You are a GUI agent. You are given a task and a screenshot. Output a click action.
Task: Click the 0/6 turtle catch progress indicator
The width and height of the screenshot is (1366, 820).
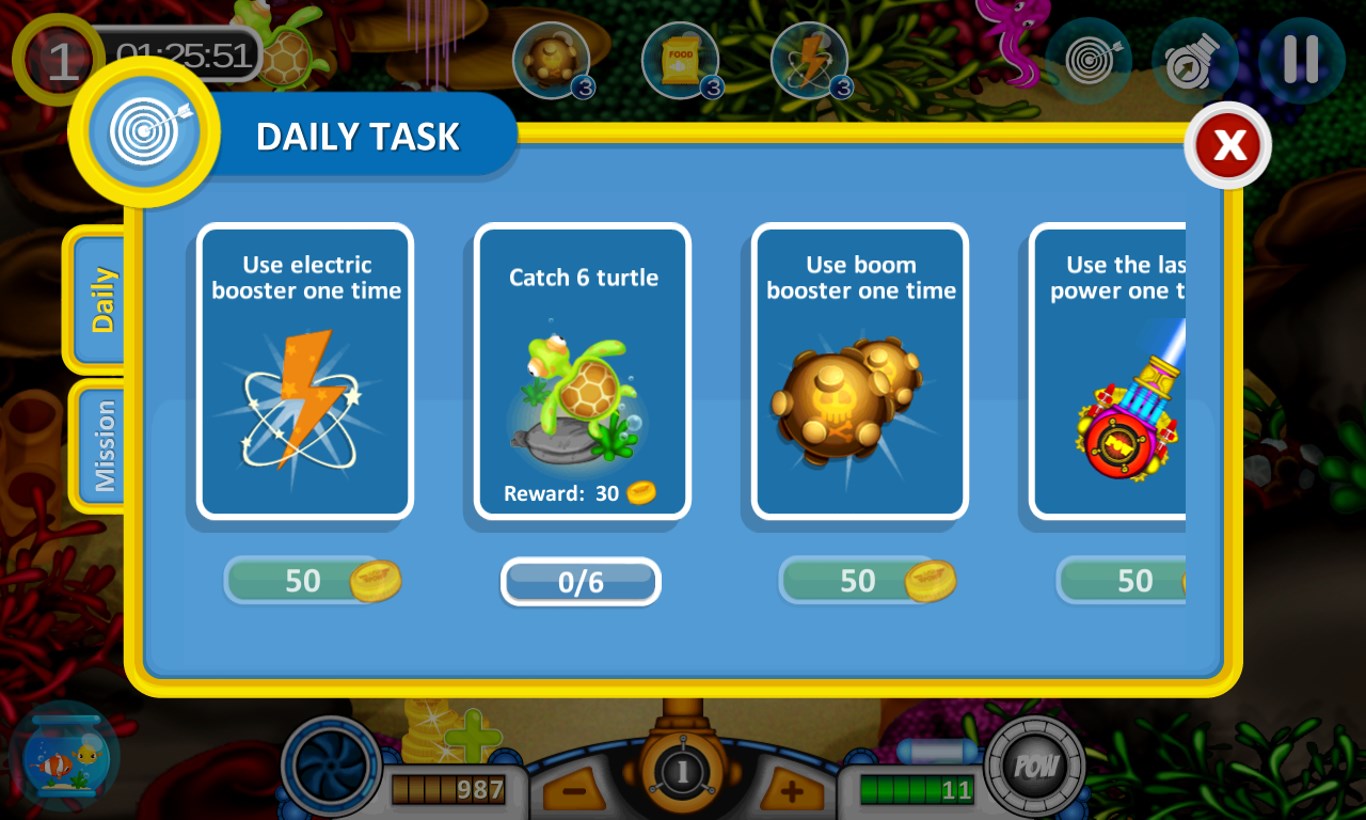[x=580, y=582]
